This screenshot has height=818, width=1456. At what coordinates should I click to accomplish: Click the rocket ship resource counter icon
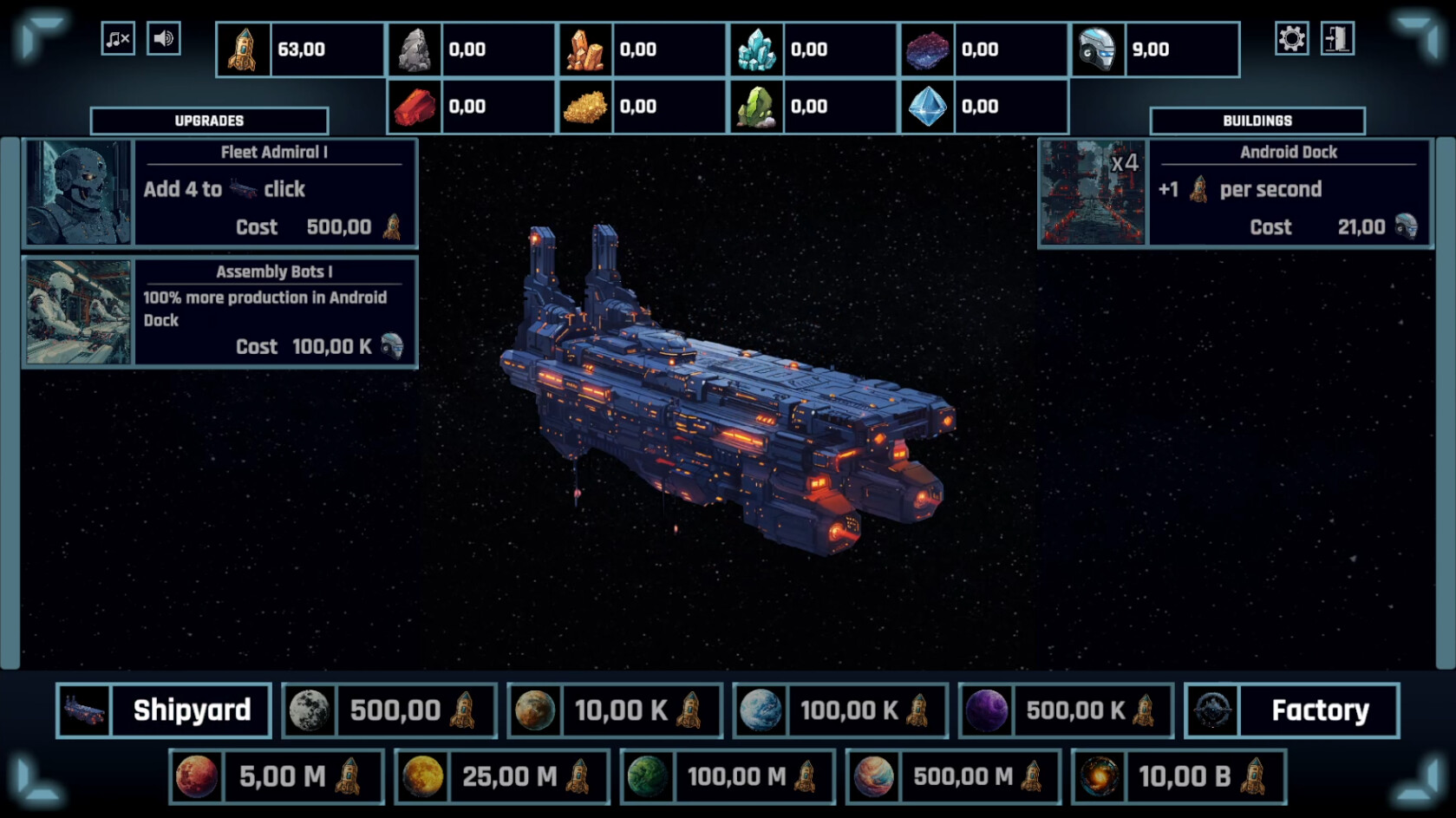coord(244,49)
